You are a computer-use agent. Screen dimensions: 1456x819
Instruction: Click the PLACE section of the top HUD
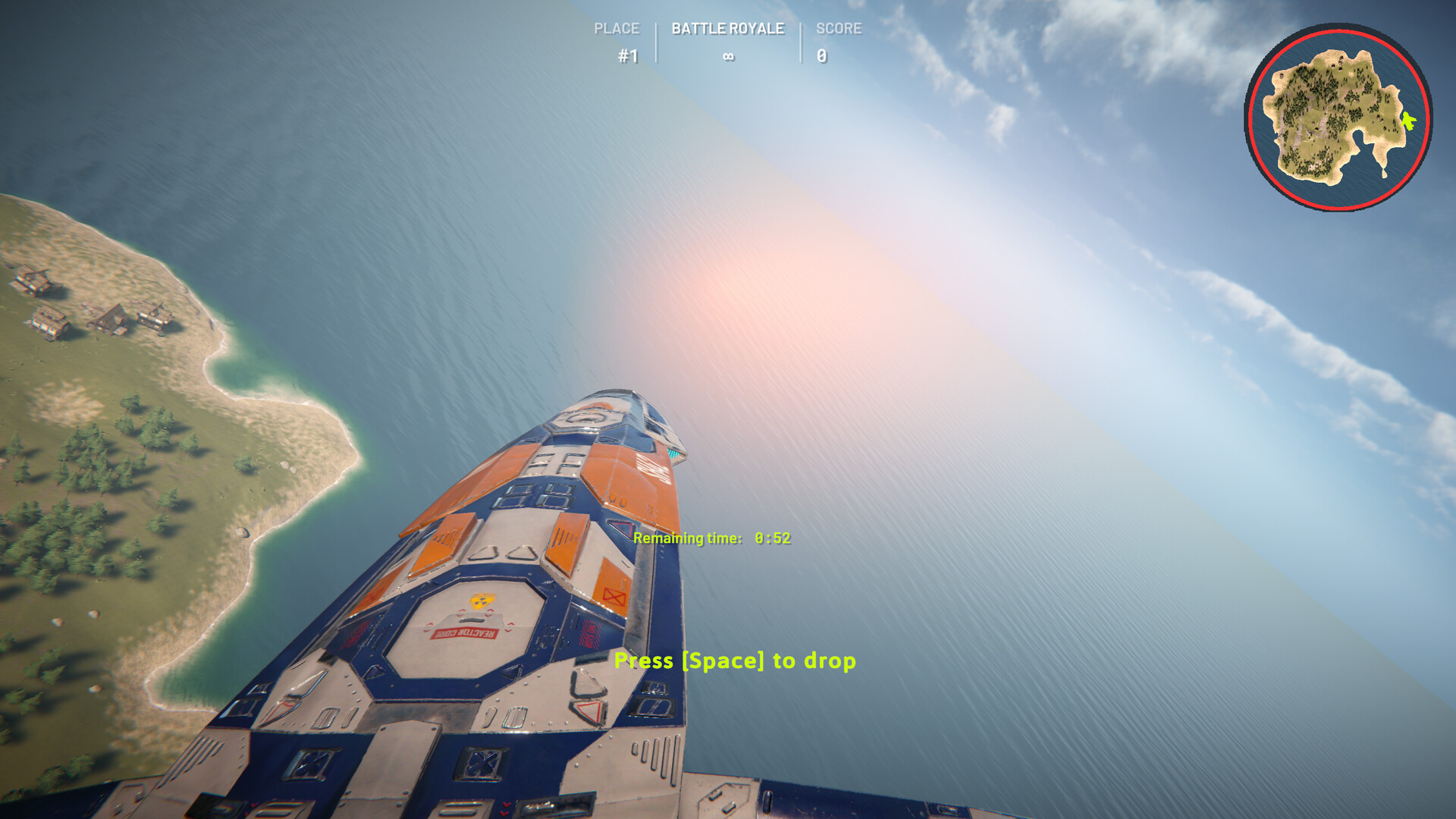[619, 30]
